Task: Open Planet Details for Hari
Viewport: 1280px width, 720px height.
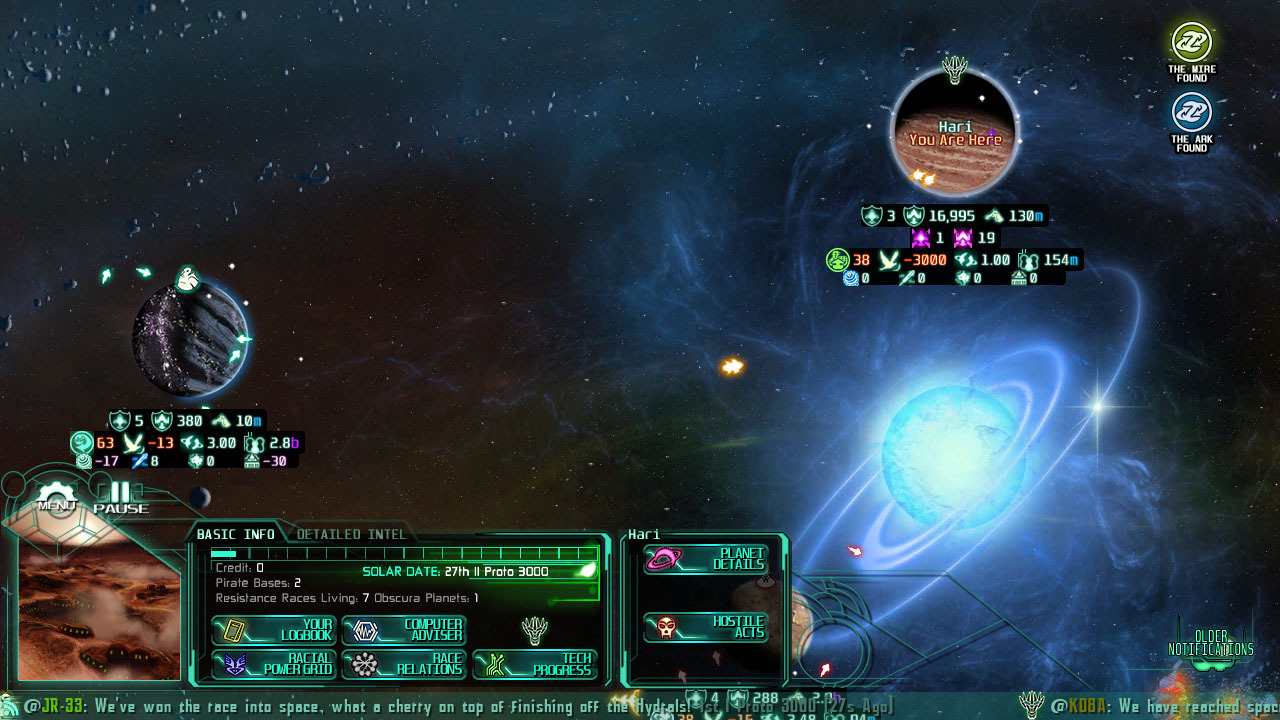Action: (x=707, y=560)
